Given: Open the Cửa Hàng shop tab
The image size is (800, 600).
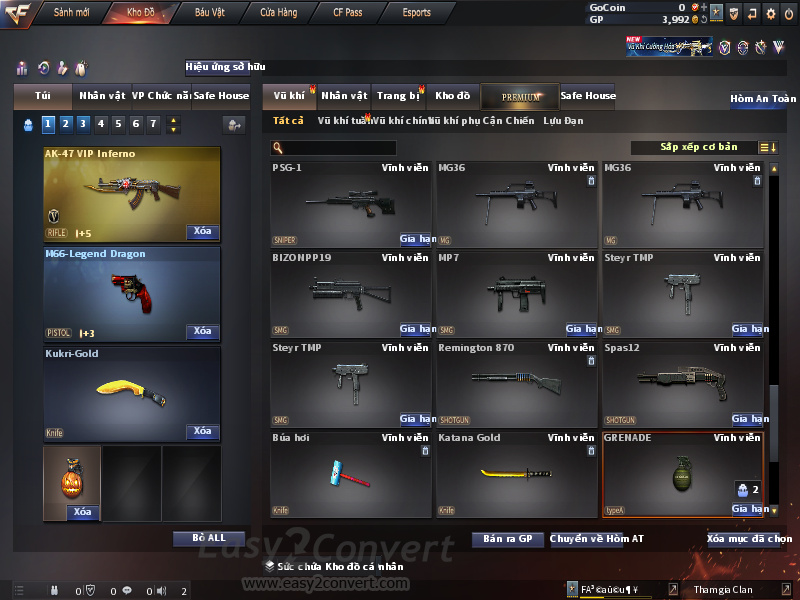Looking at the screenshot, I should (278, 12).
